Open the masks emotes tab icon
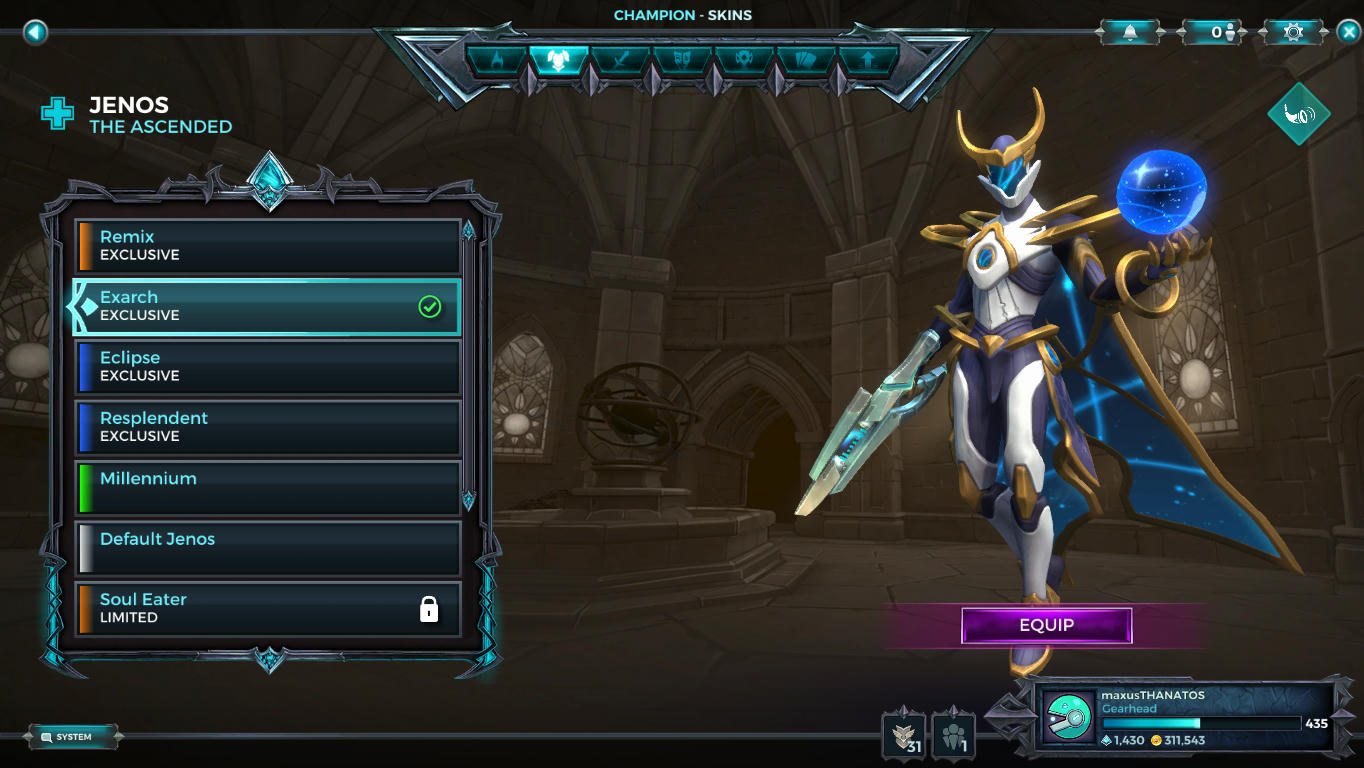The width and height of the screenshot is (1364, 768). click(x=683, y=60)
